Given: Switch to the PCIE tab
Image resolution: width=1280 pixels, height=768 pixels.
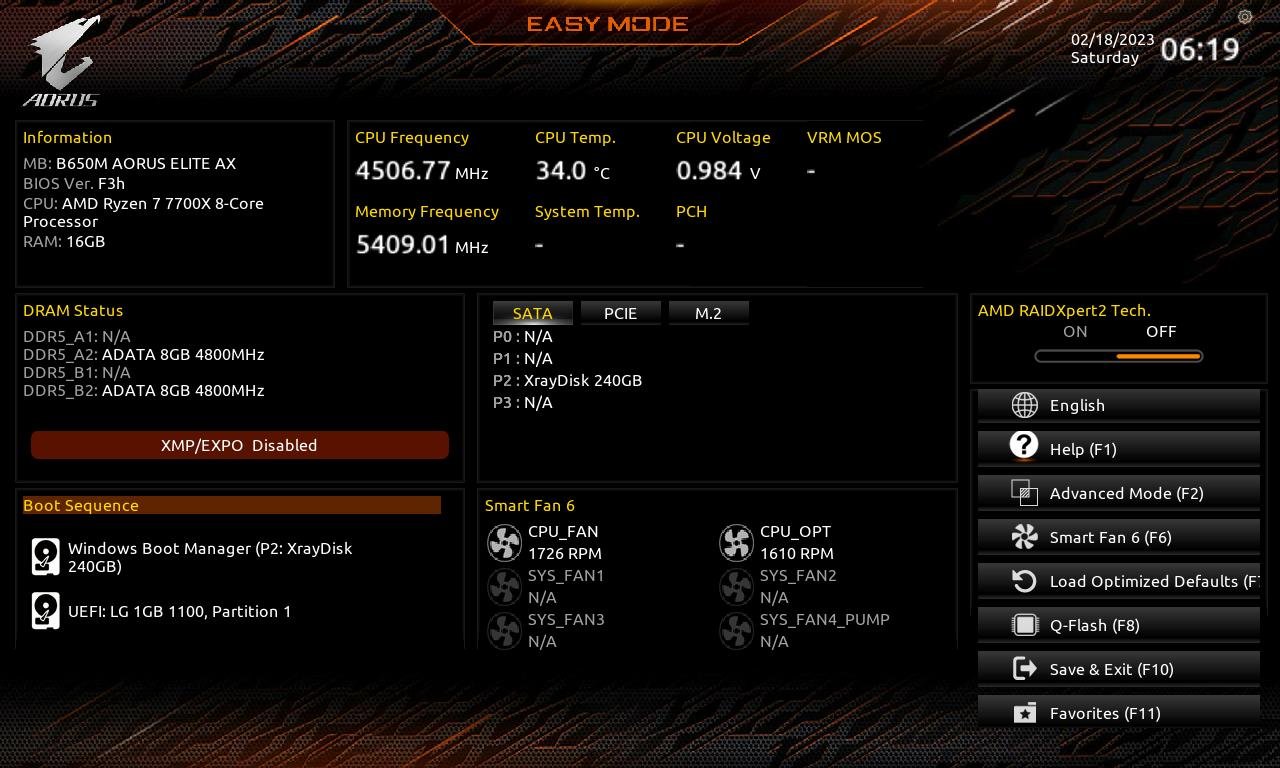Looking at the screenshot, I should 621,313.
